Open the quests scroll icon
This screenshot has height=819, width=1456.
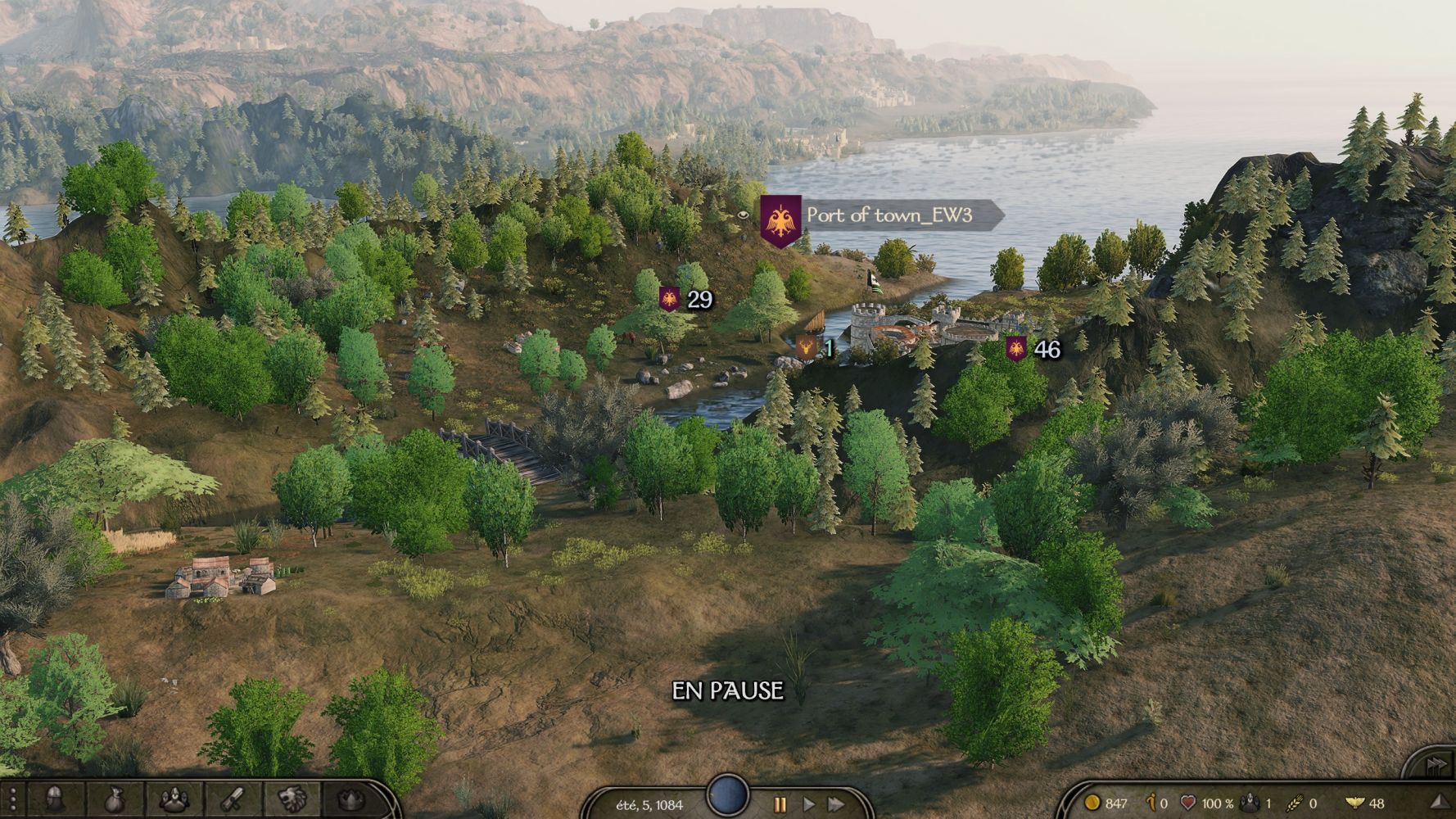[233, 799]
